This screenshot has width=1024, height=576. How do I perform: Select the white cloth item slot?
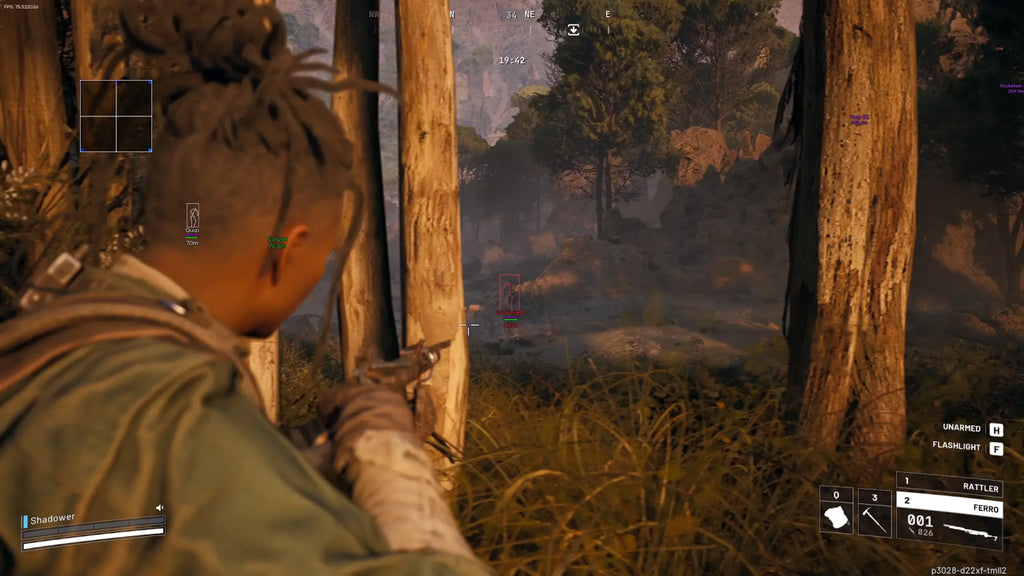(x=836, y=513)
